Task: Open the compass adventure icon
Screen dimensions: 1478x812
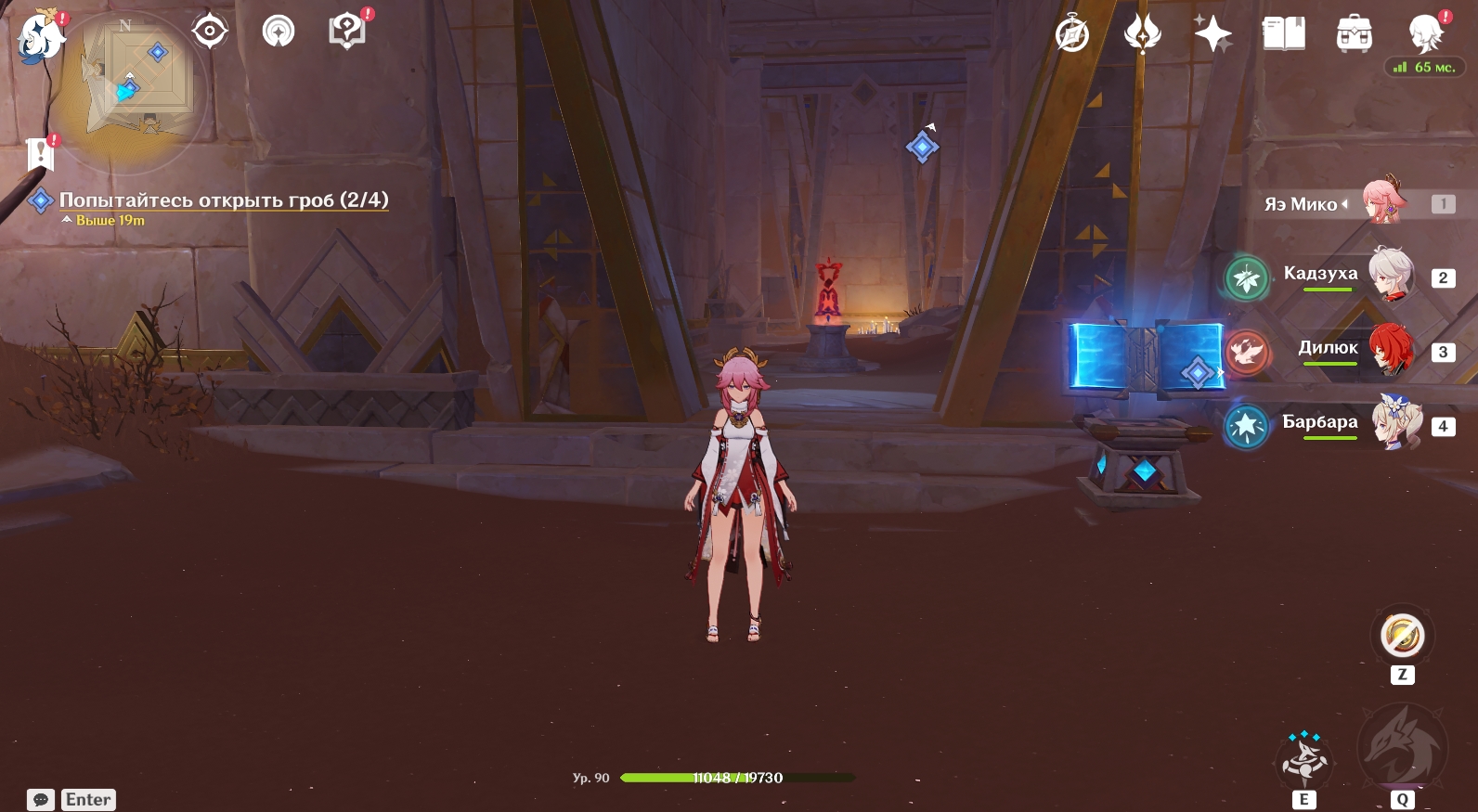Action: [x=1072, y=35]
